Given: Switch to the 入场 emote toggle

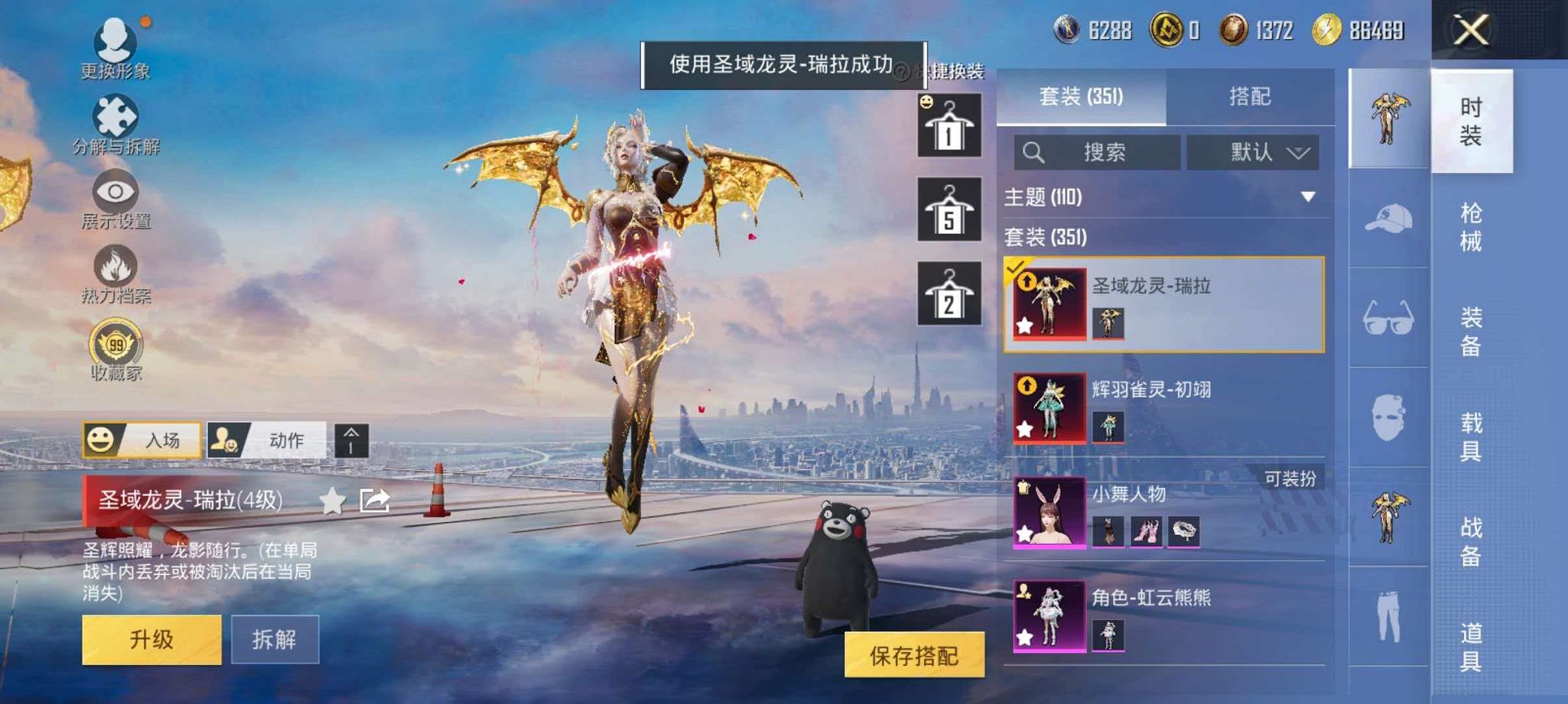Looking at the screenshot, I should [142, 441].
